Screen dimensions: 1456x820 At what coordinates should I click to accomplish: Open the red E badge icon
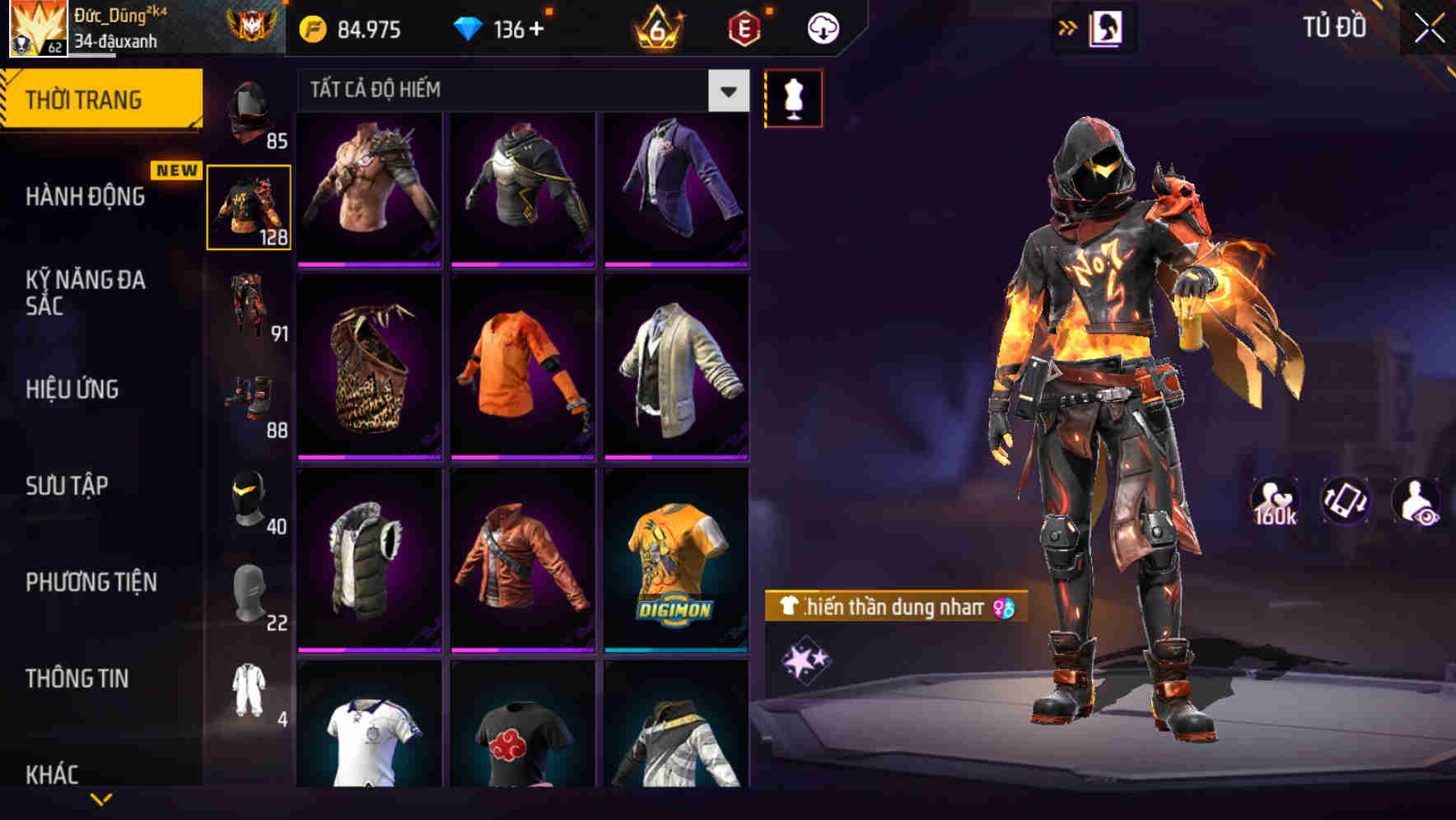tap(740, 26)
